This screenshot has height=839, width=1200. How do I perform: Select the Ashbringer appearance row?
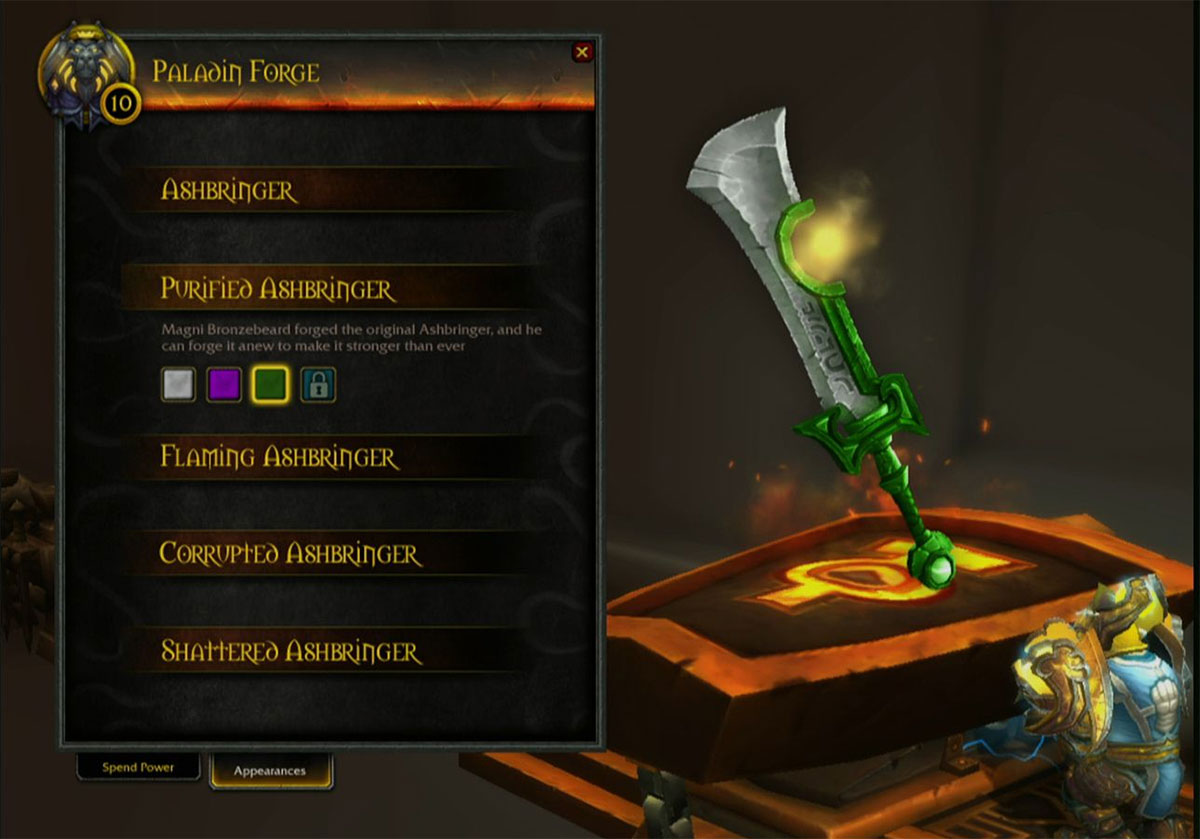(x=229, y=190)
